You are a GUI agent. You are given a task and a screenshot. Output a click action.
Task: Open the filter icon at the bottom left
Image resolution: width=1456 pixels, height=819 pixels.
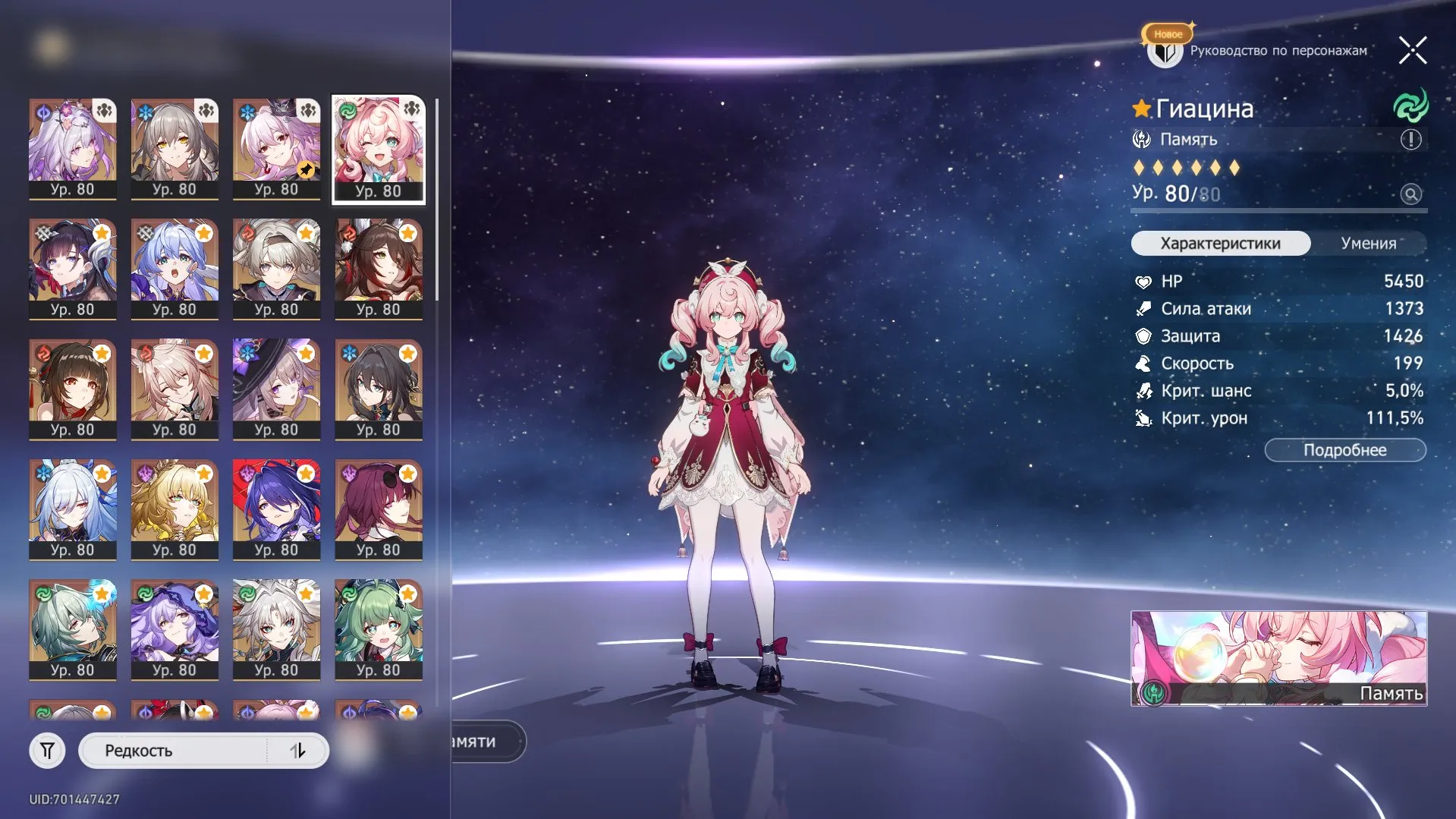(47, 750)
